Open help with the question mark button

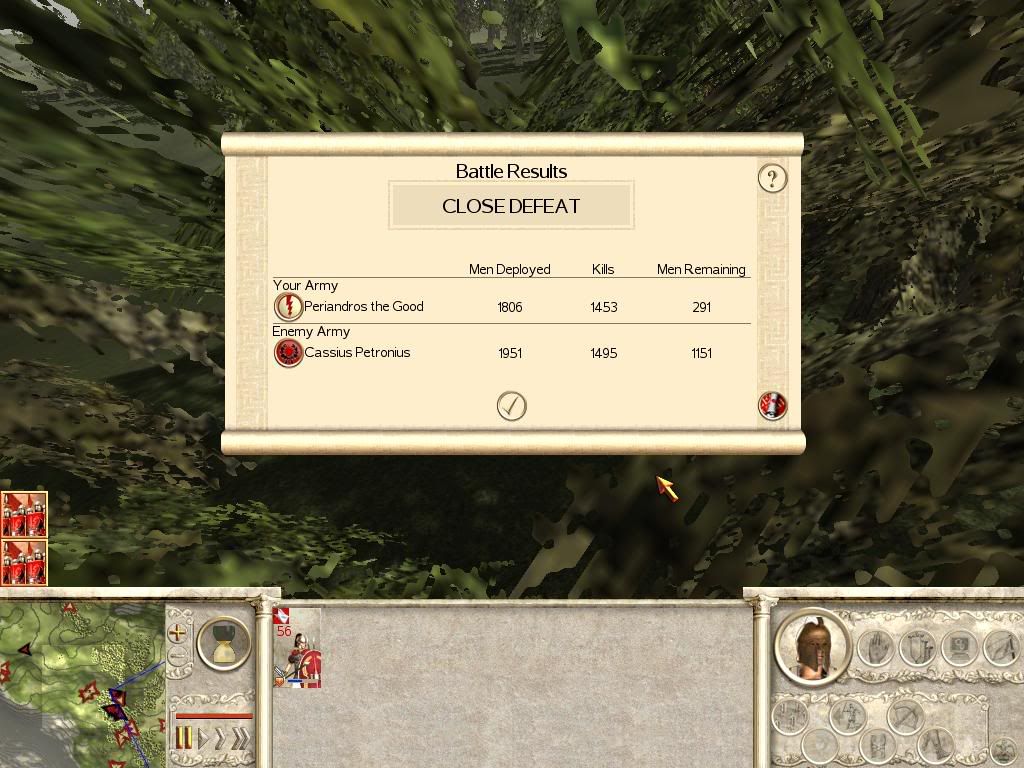point(772,178)
